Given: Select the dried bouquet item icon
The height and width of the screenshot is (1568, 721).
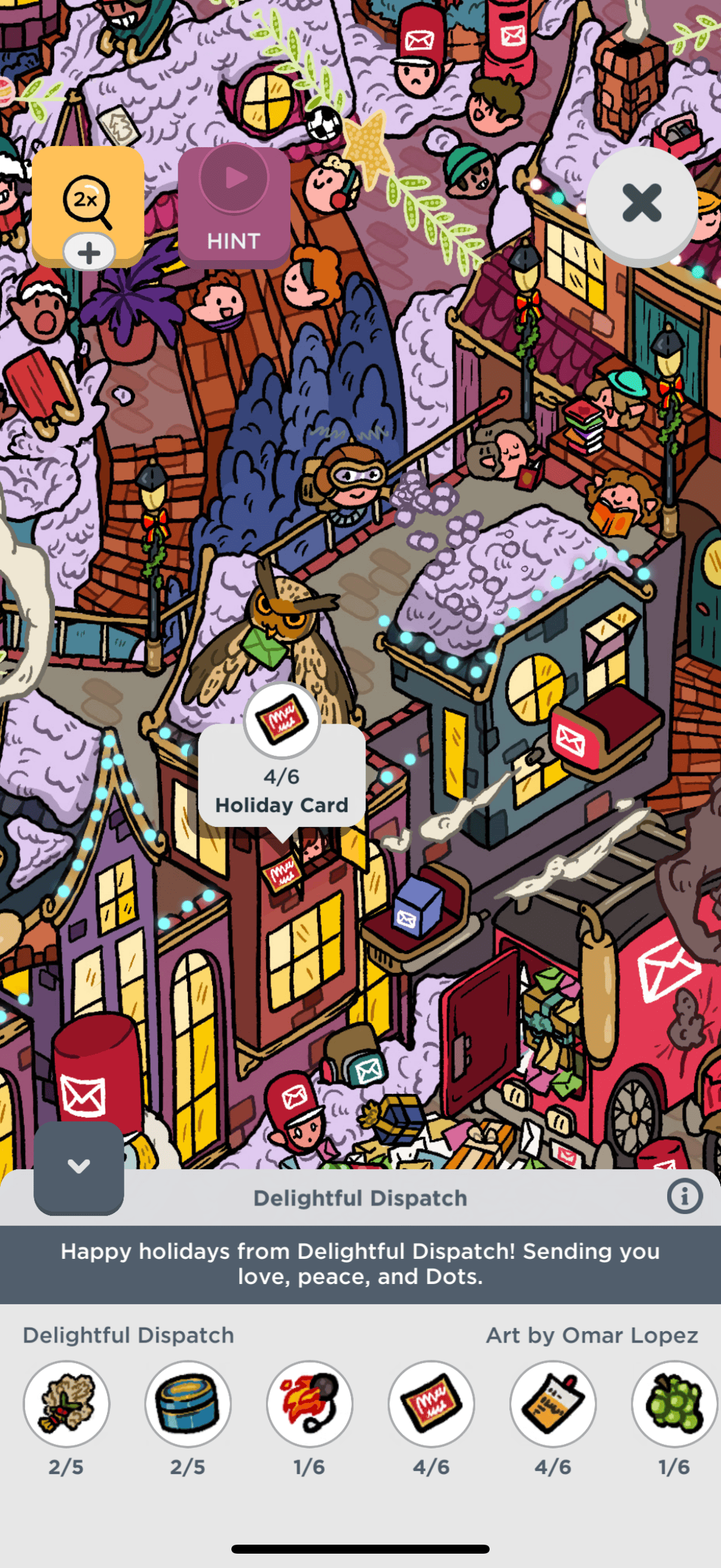Looking at the screenshot, I should [66, 1403].
